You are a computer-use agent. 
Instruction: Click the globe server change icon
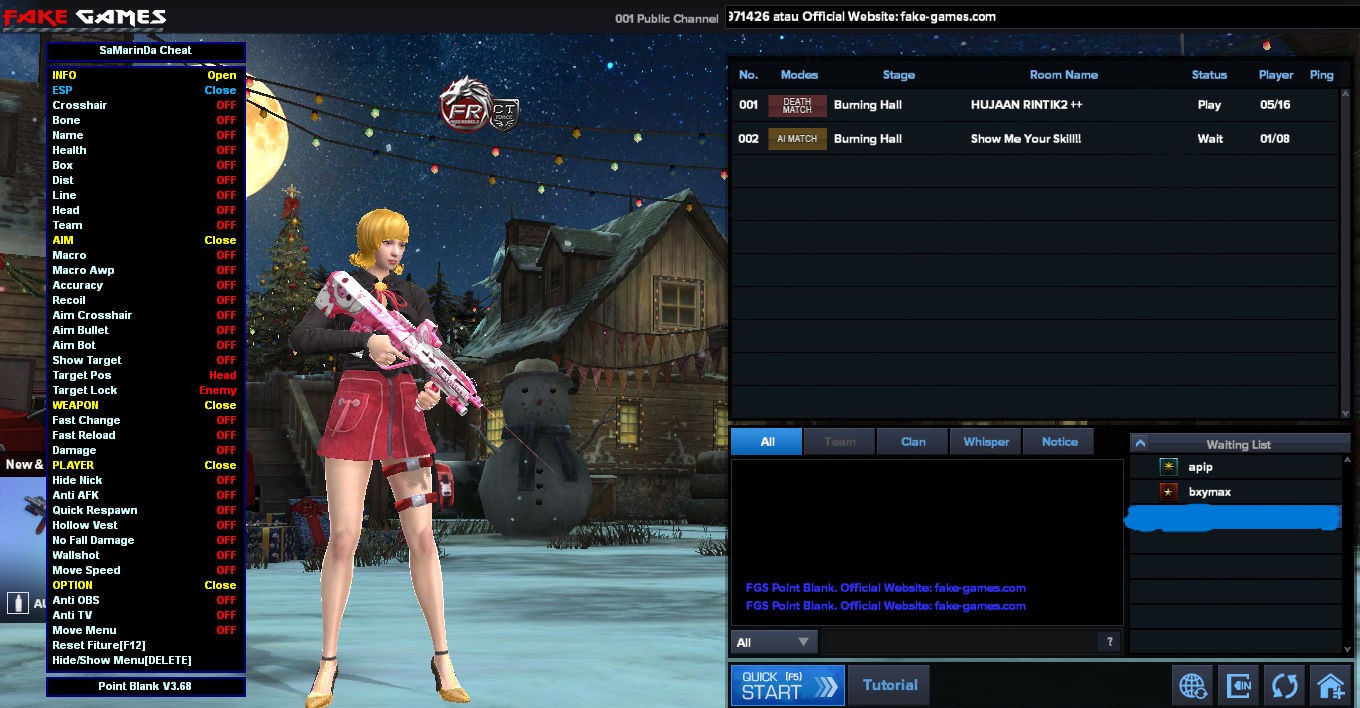click(x=1193, y=686)
